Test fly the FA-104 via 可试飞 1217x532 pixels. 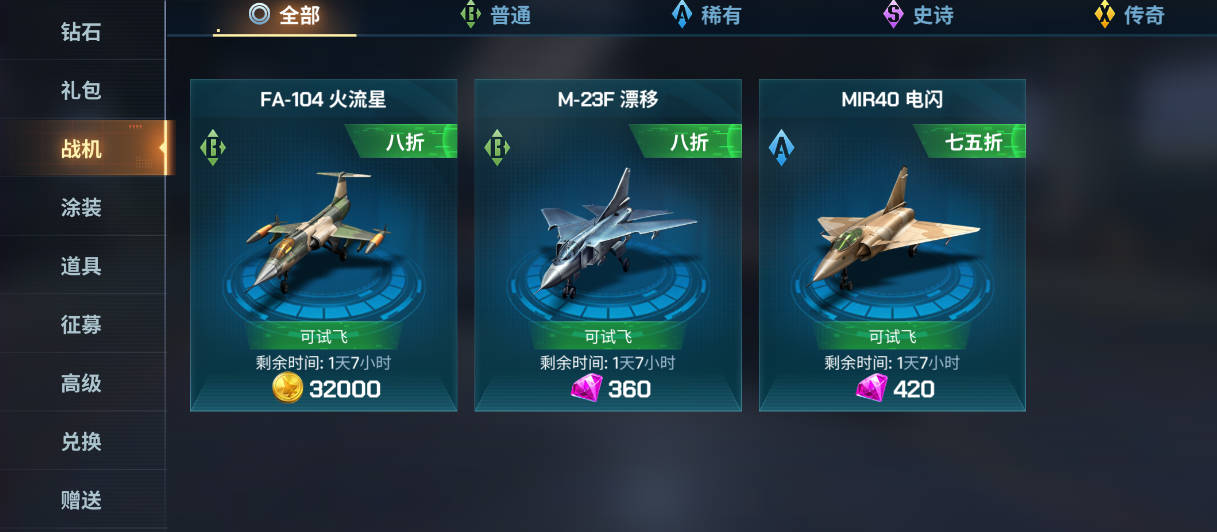tap(323, 337)
